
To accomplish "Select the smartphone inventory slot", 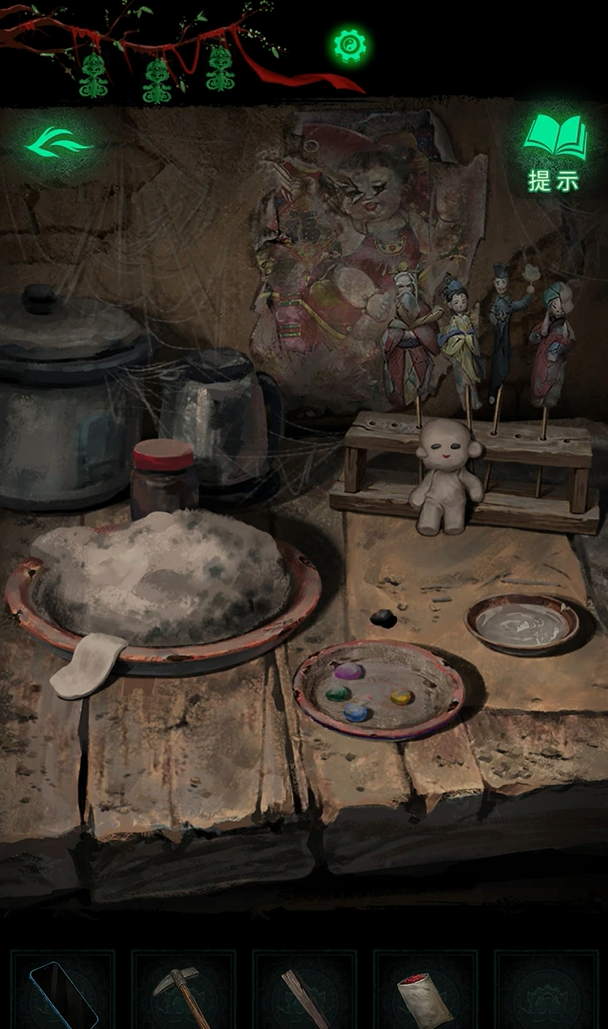I will [x=62, y=992].
